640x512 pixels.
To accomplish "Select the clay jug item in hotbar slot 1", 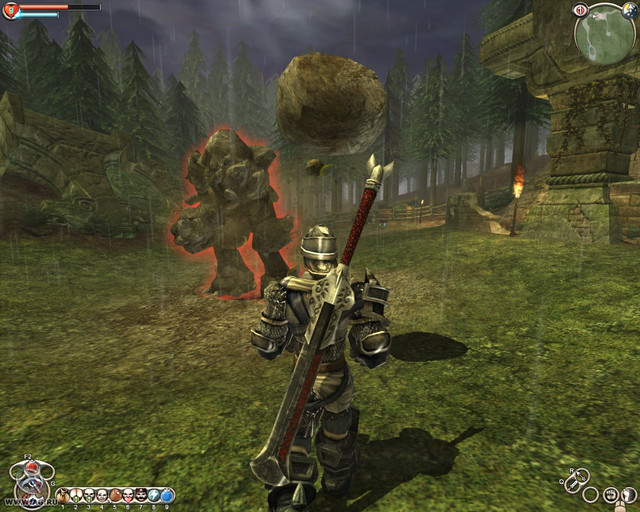I will (x=63, y=495).
